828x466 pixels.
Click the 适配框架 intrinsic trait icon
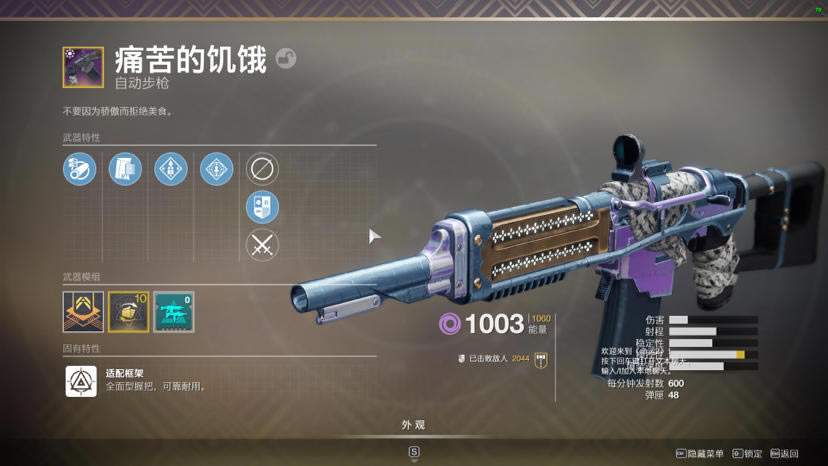click(x=81, y=381)
